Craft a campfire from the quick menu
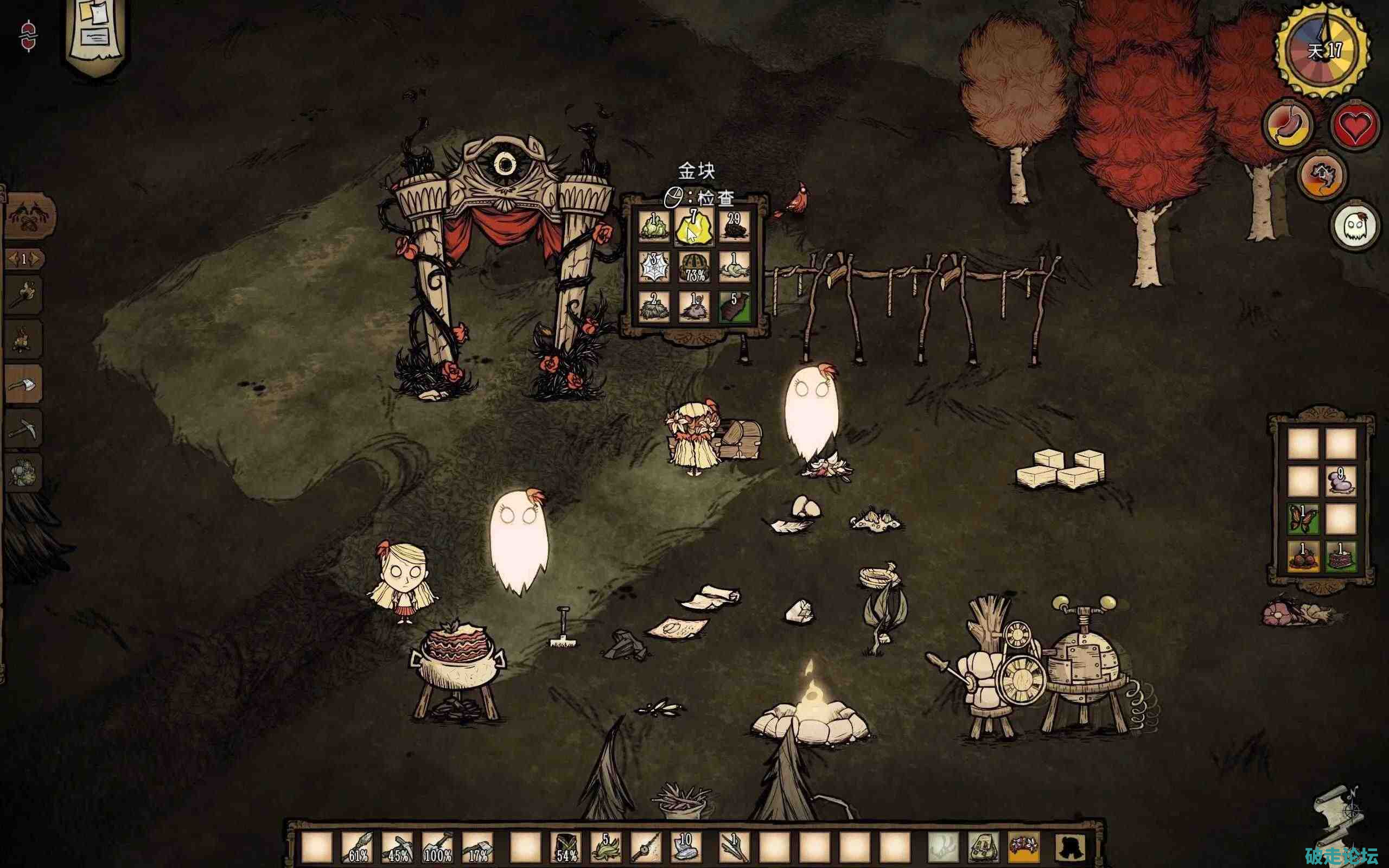Screen dimensions: 1389x868 click(23, 340)
